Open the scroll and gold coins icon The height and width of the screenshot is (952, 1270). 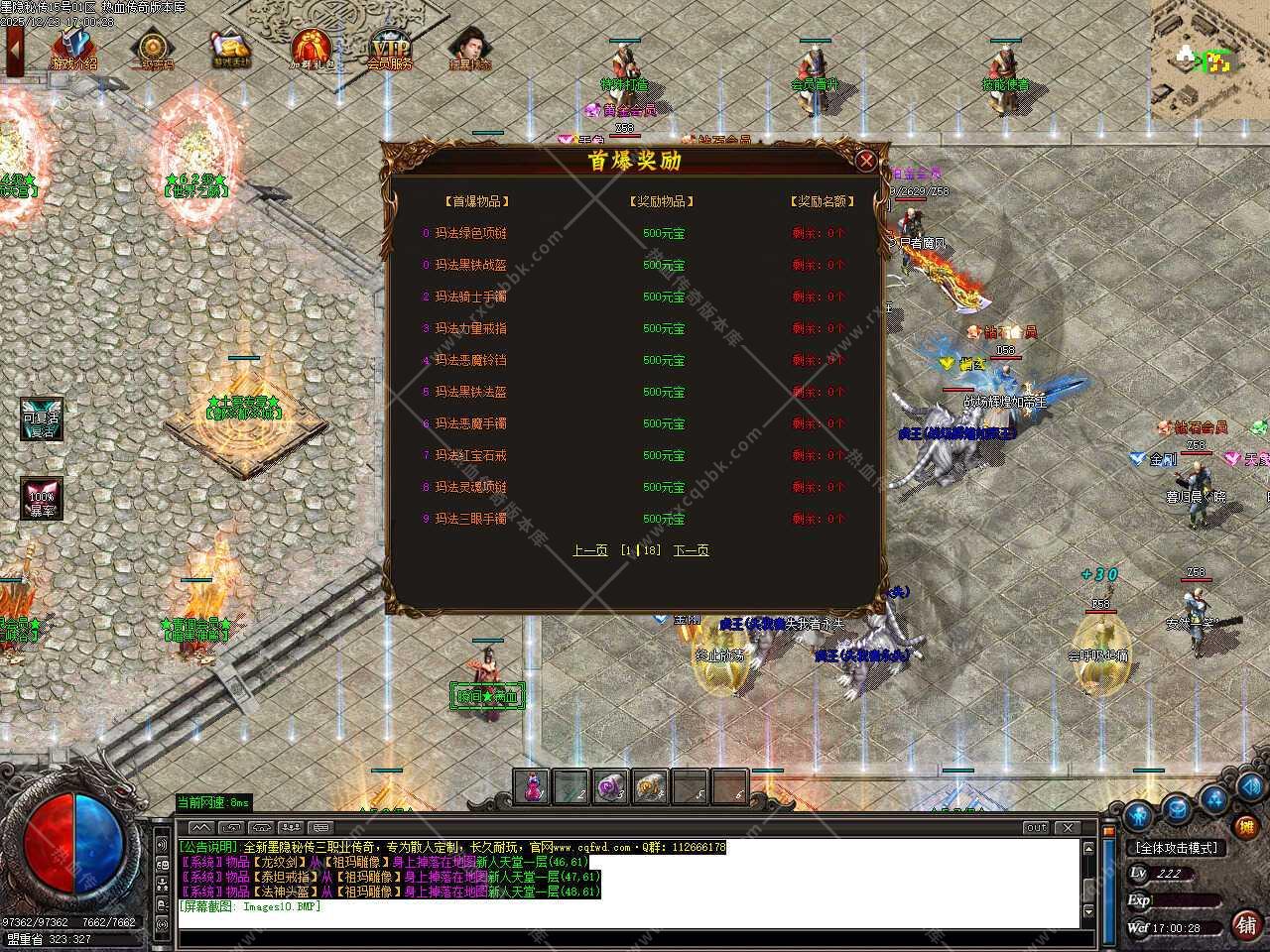coord(231,49)
